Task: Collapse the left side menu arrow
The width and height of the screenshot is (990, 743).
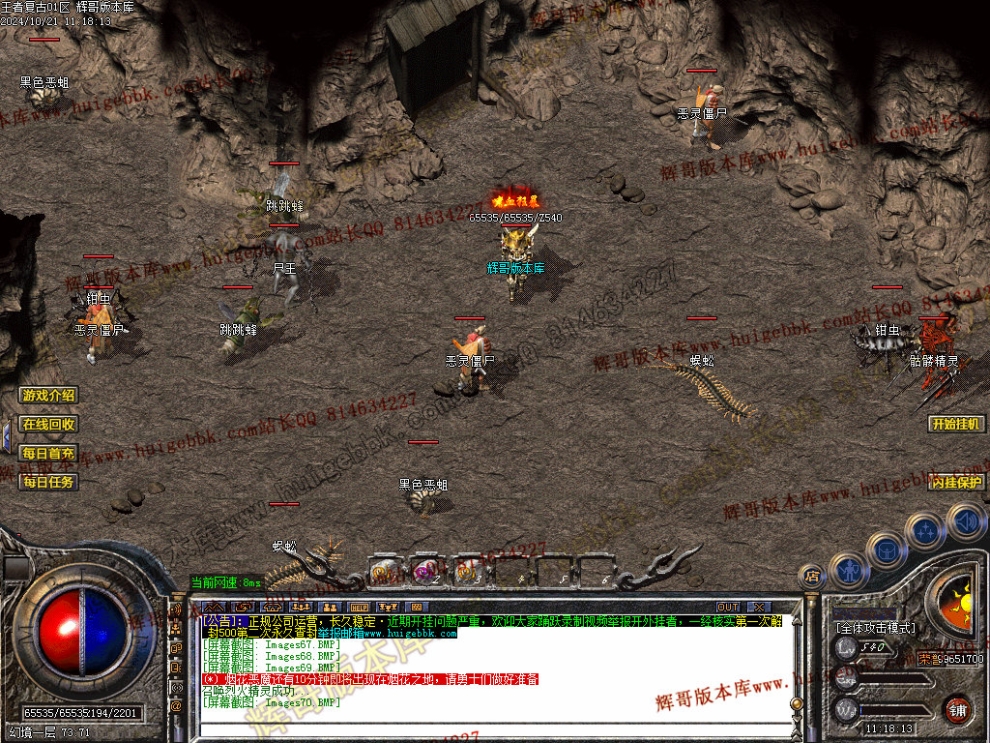Action: coord(5,438)
